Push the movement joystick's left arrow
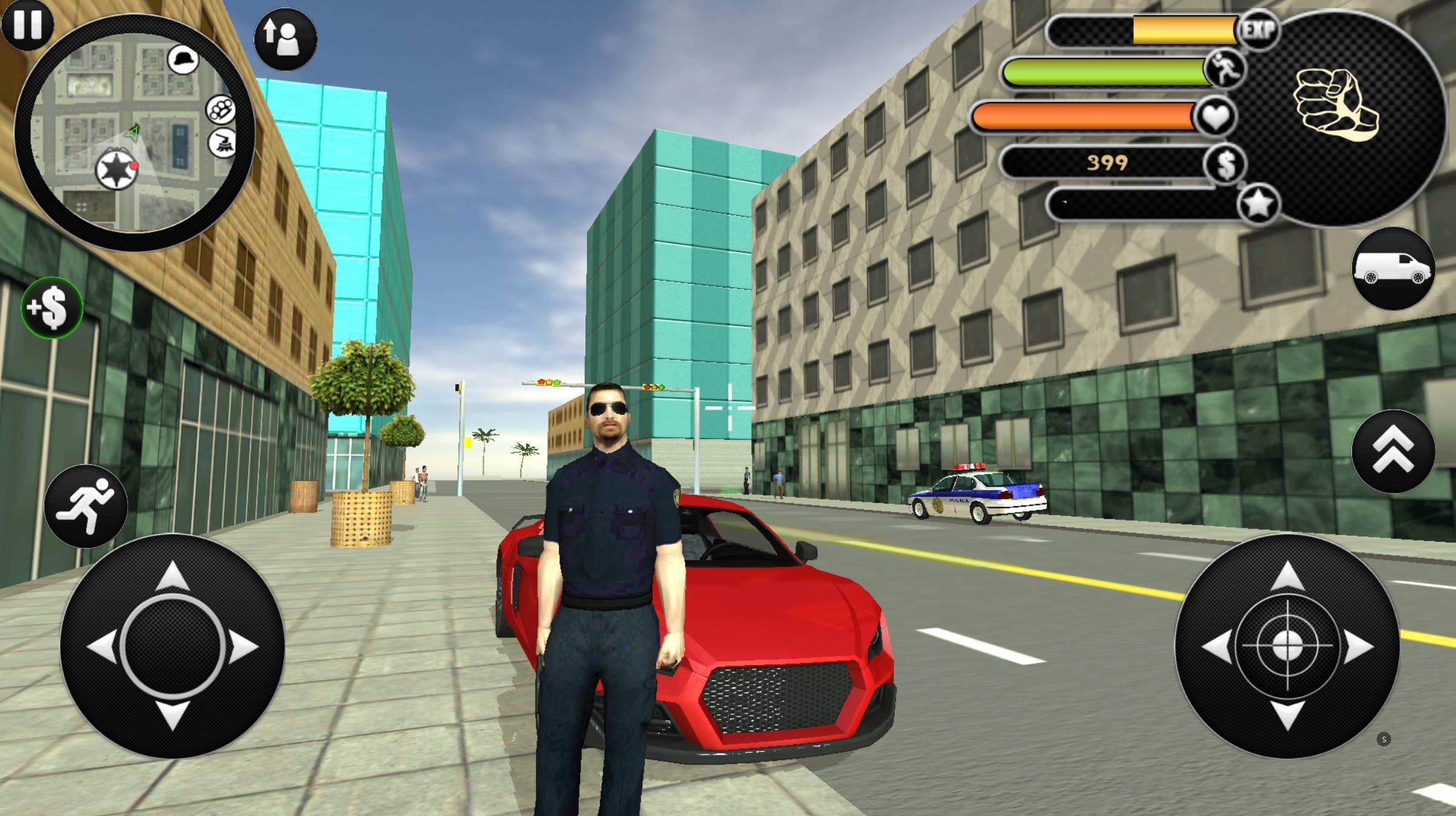 (102, 646)
